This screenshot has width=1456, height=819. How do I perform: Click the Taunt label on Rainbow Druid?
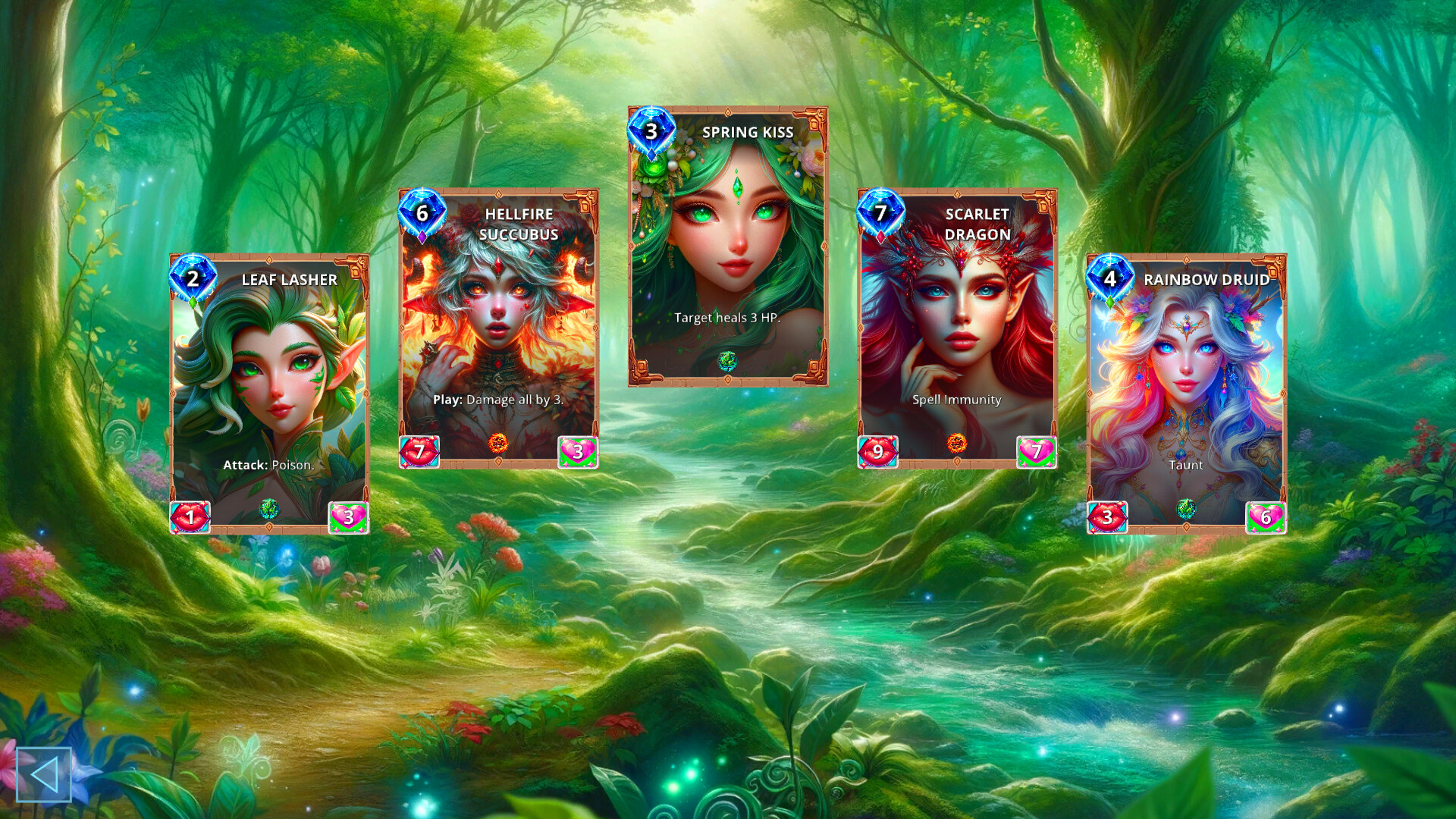click(1185, 466)
